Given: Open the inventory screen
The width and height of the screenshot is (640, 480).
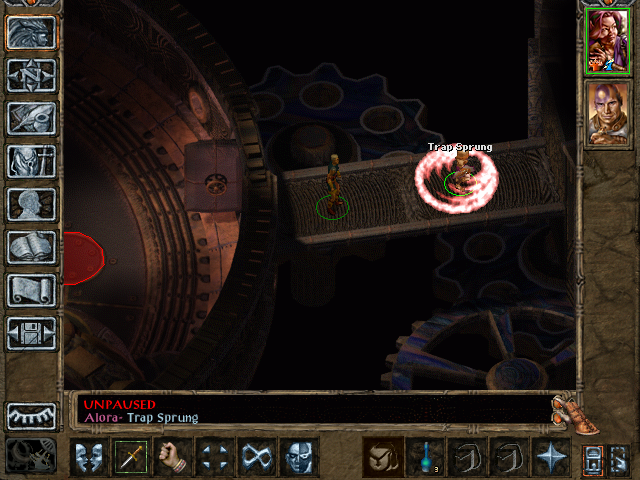Looking at the screenshot, I should tap(32, 161).
